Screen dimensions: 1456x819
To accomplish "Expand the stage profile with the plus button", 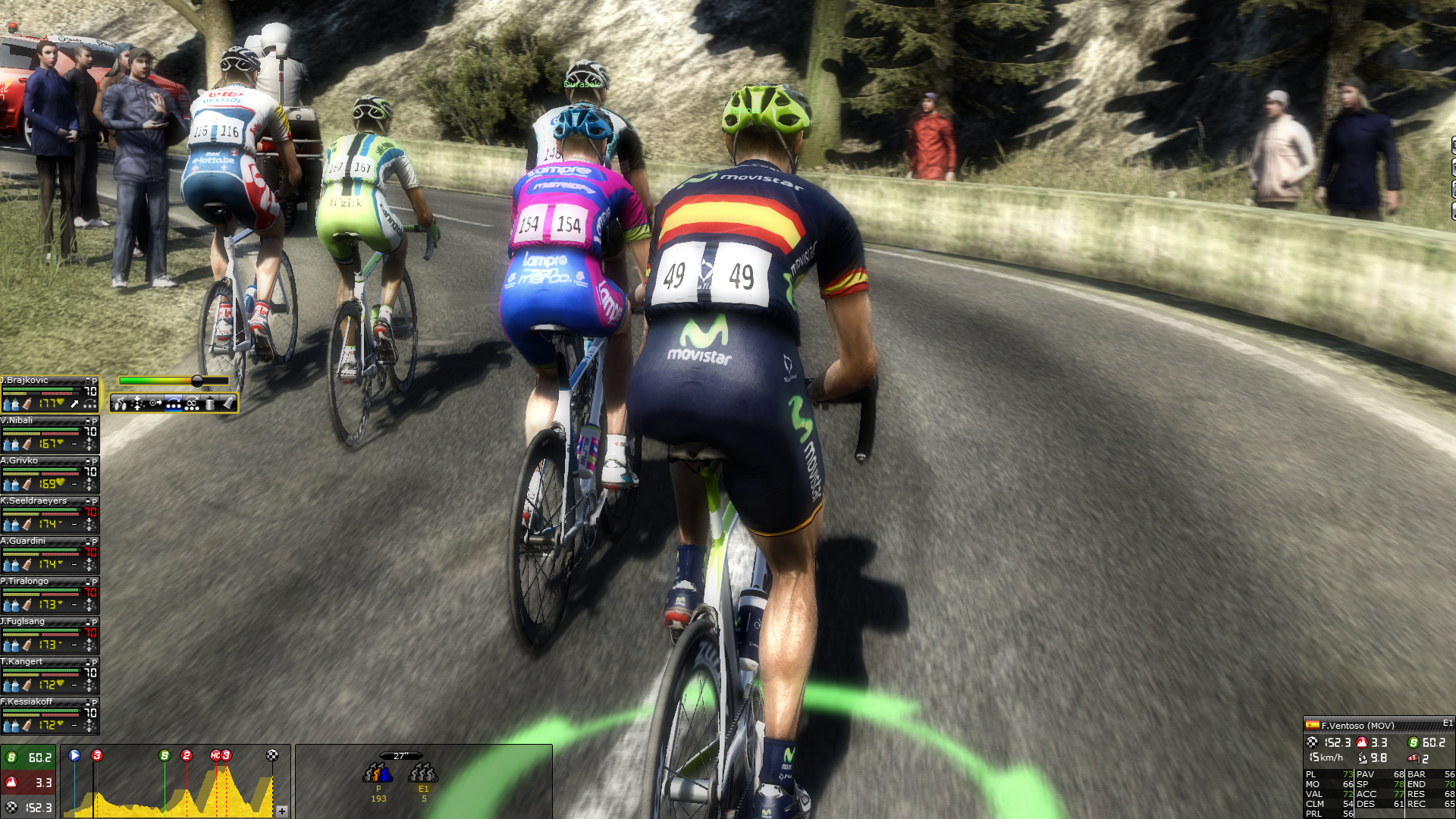I will pyautogui.click(x=282, y=811).
